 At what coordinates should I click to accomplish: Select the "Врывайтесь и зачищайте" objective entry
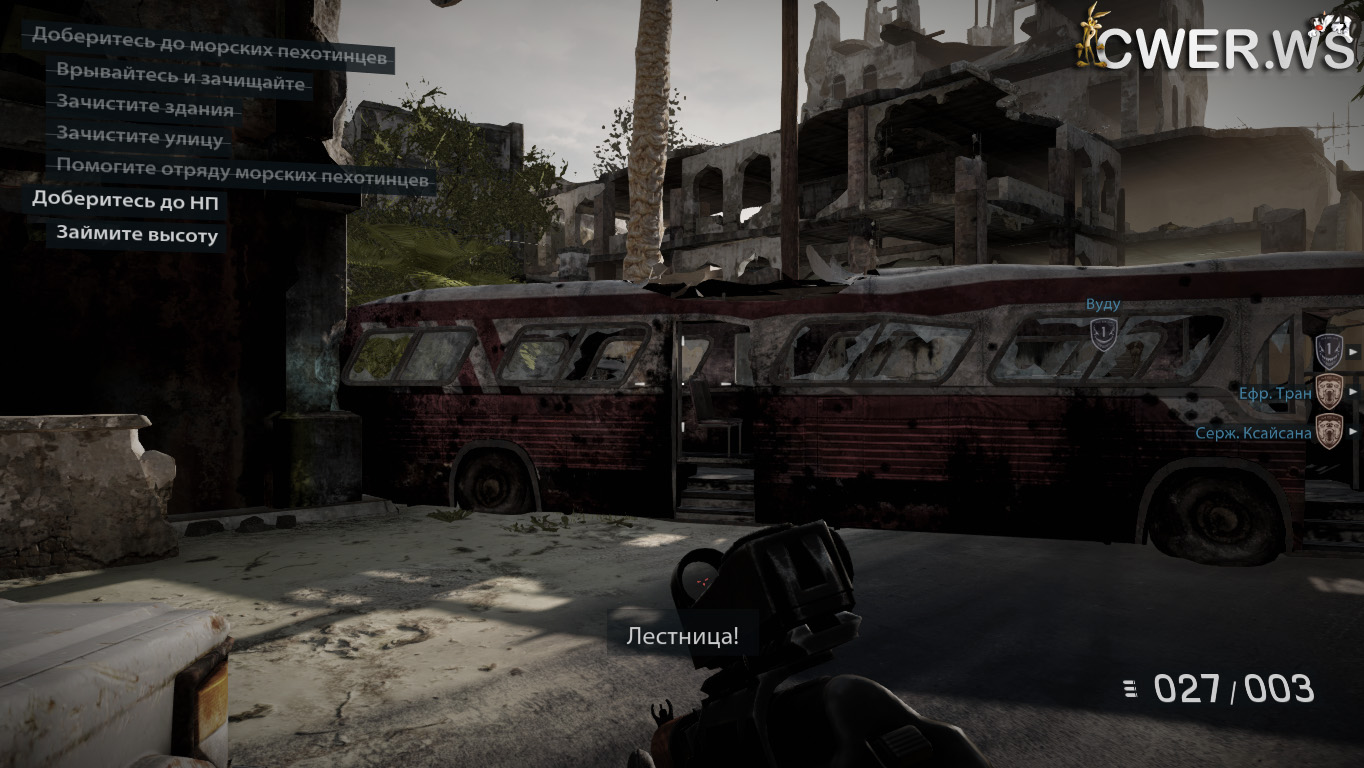click(180, 82)
